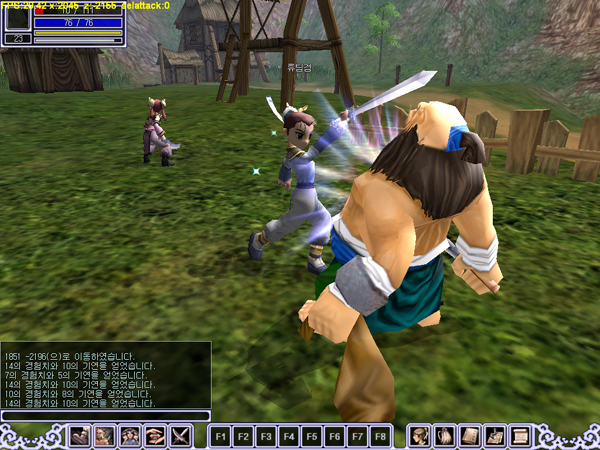600x450 pixels.
Task: Select the F5 hotkey slot
Action: [x=311, y=437]
